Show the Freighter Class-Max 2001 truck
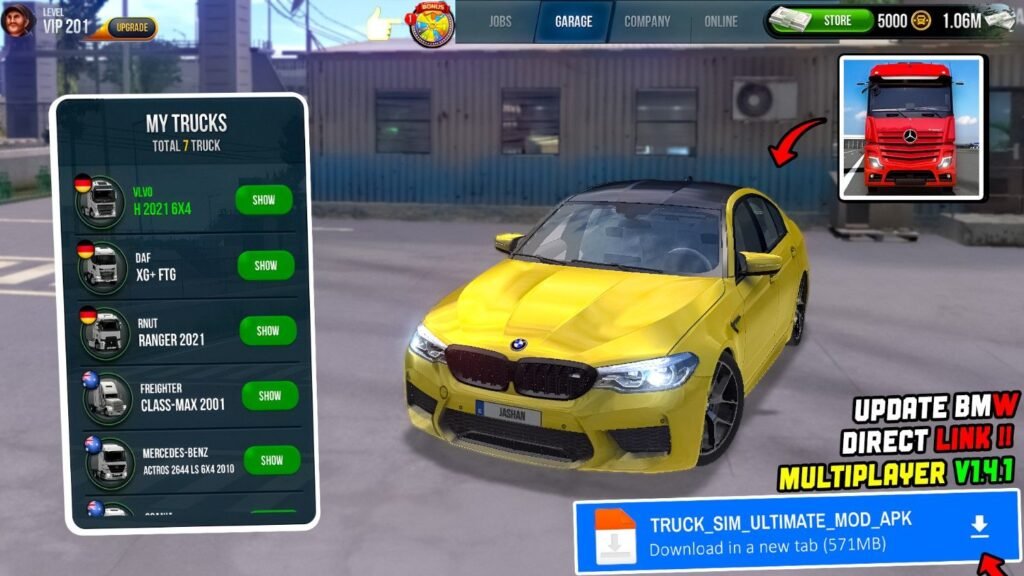1024x576 pixels. (x=270, y=396)
